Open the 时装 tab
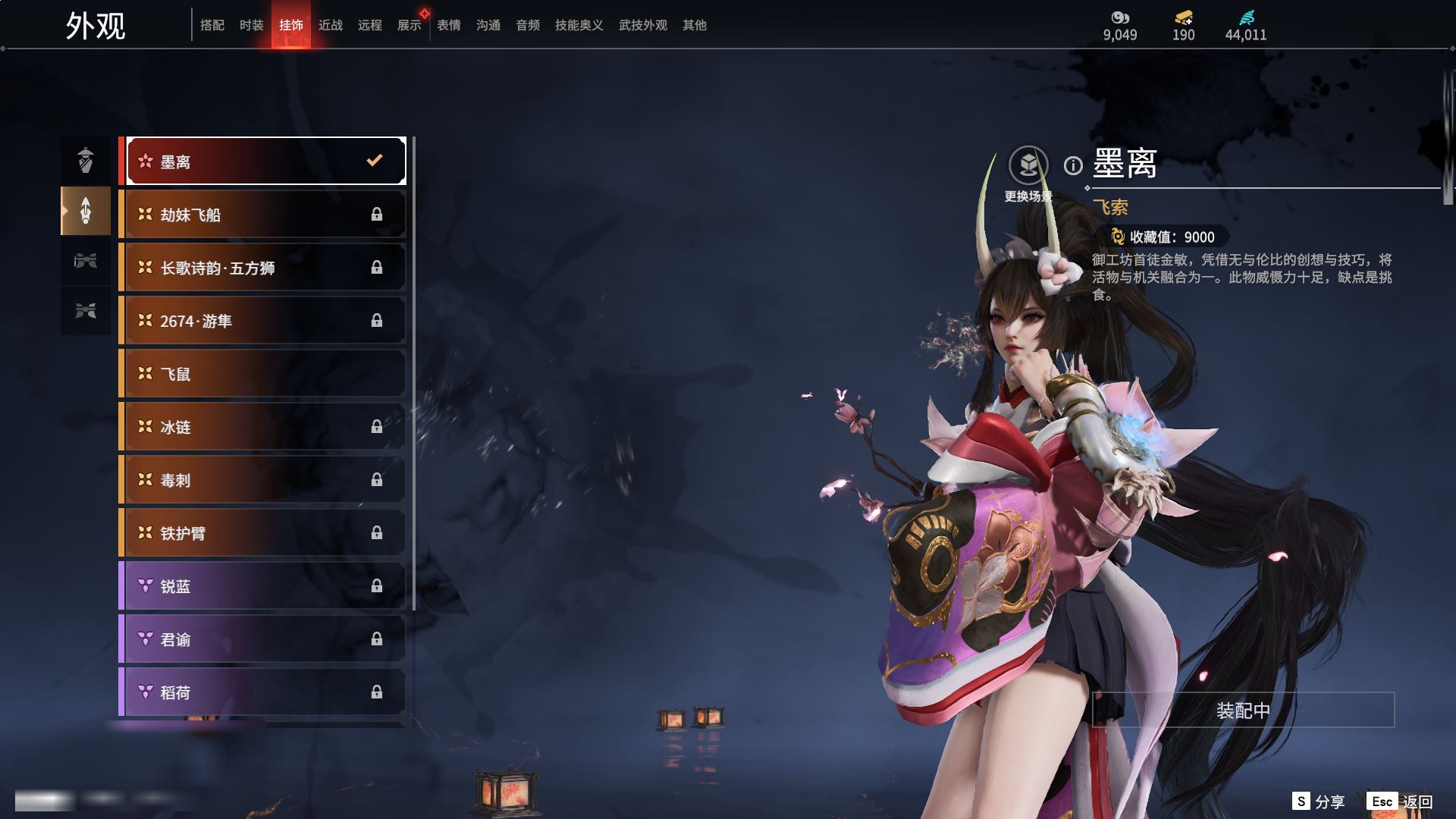This screenshot has width=1456, height=819. pyautogui.click(x=252, y=25)
